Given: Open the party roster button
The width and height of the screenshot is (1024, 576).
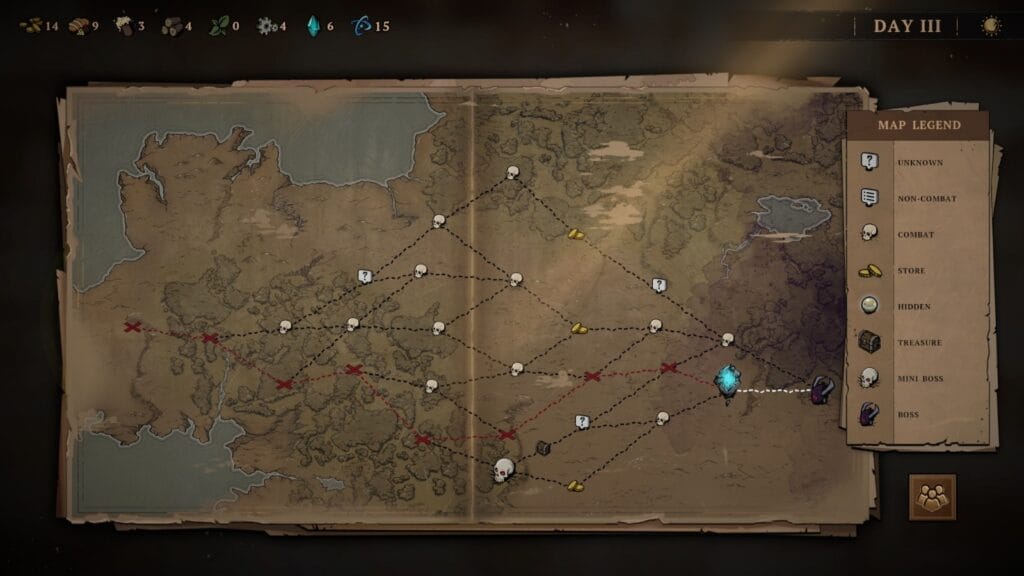Looking at the screenshot, I should pyautogui.click(x=932, y=497).
